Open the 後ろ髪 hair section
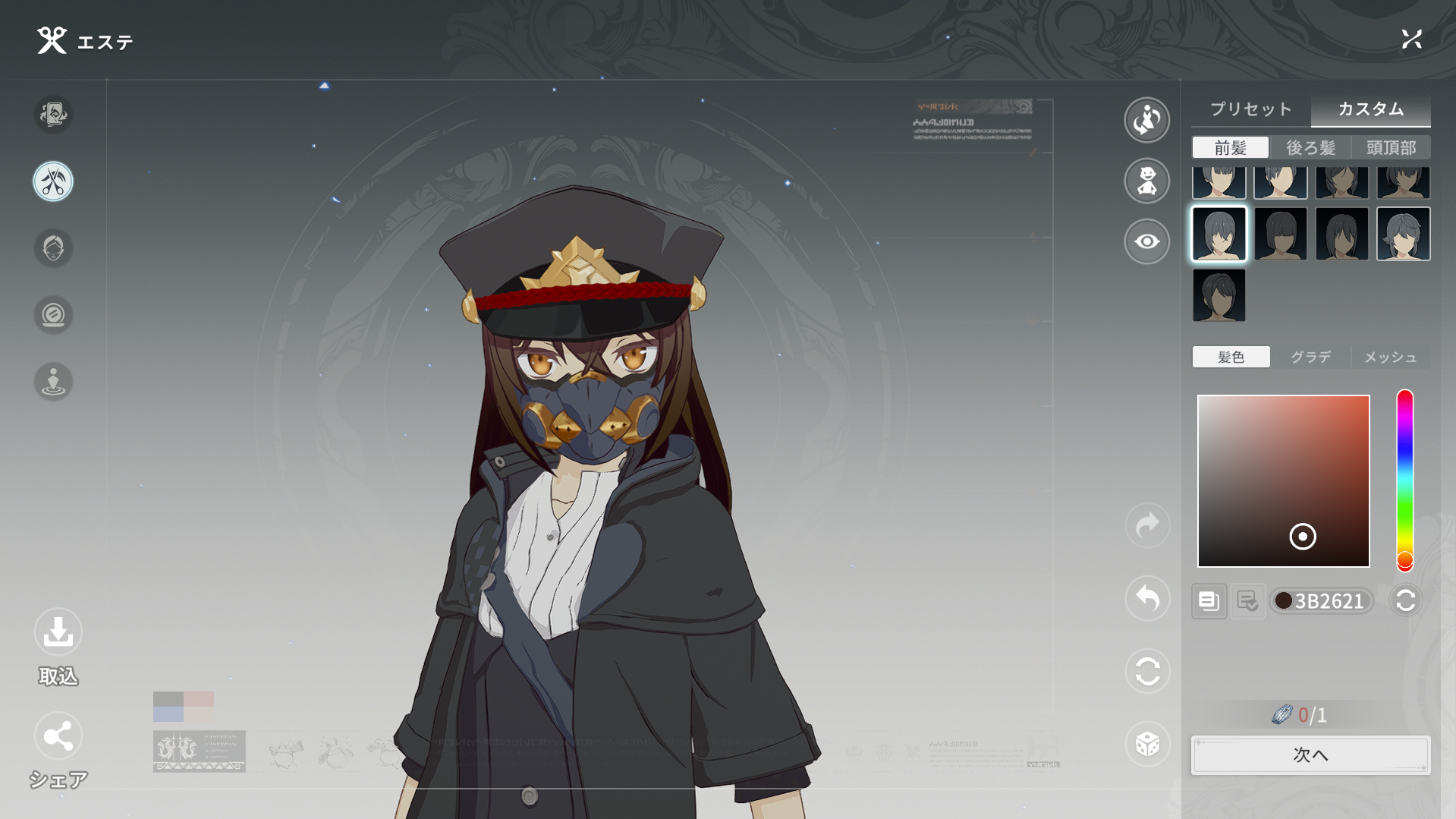The image size is (1456, 819). pos(1310,147)
